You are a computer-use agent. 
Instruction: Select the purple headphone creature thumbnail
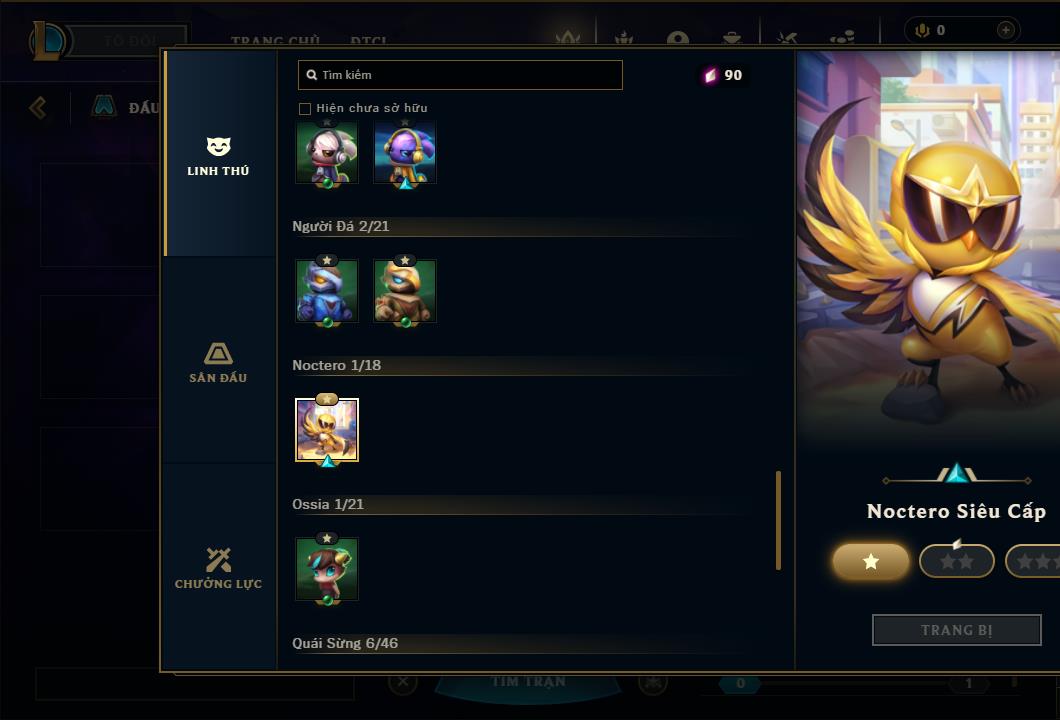point(405,152)
